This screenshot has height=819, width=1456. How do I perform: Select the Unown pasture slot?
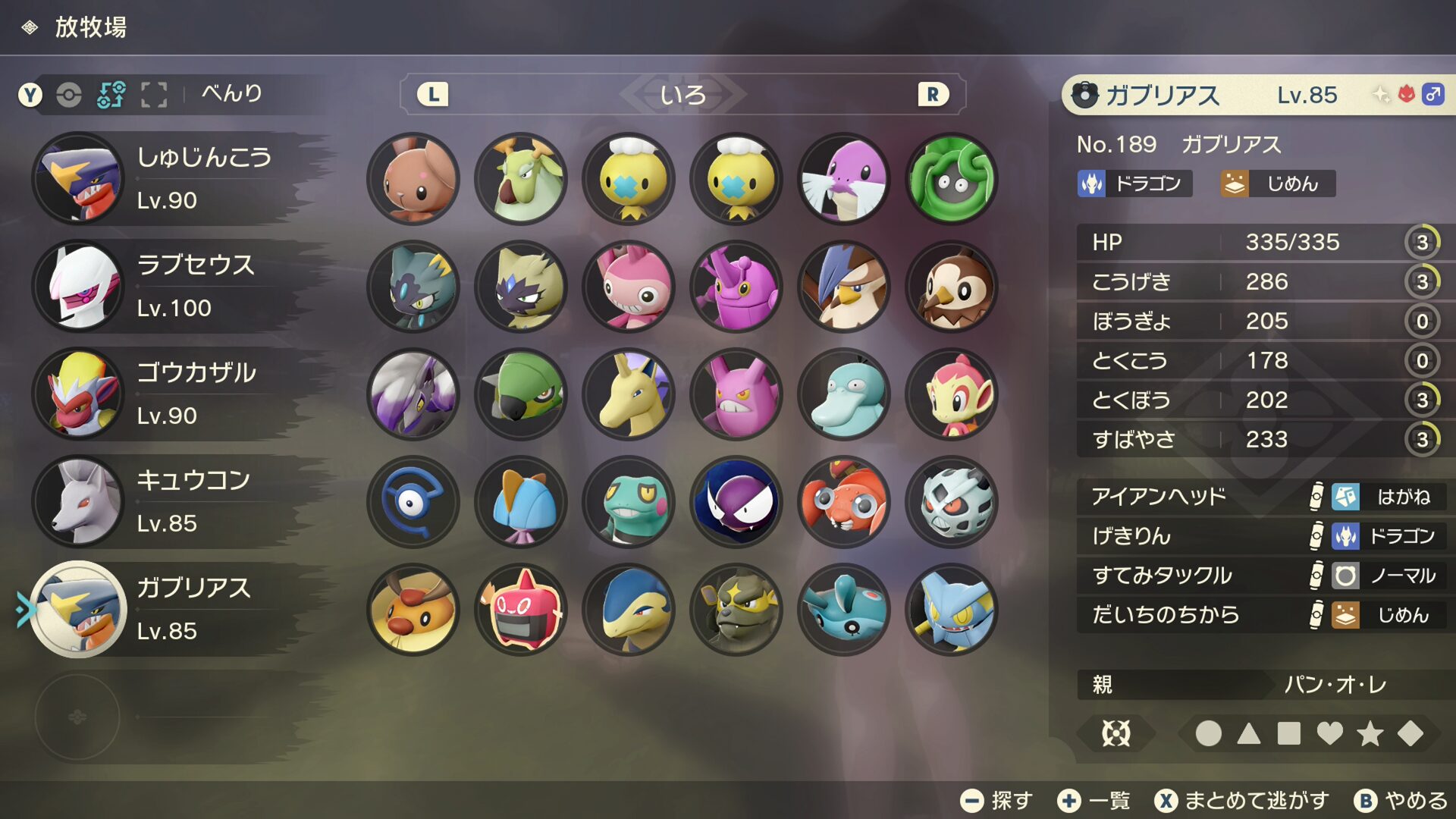click(x=413, y=502)
